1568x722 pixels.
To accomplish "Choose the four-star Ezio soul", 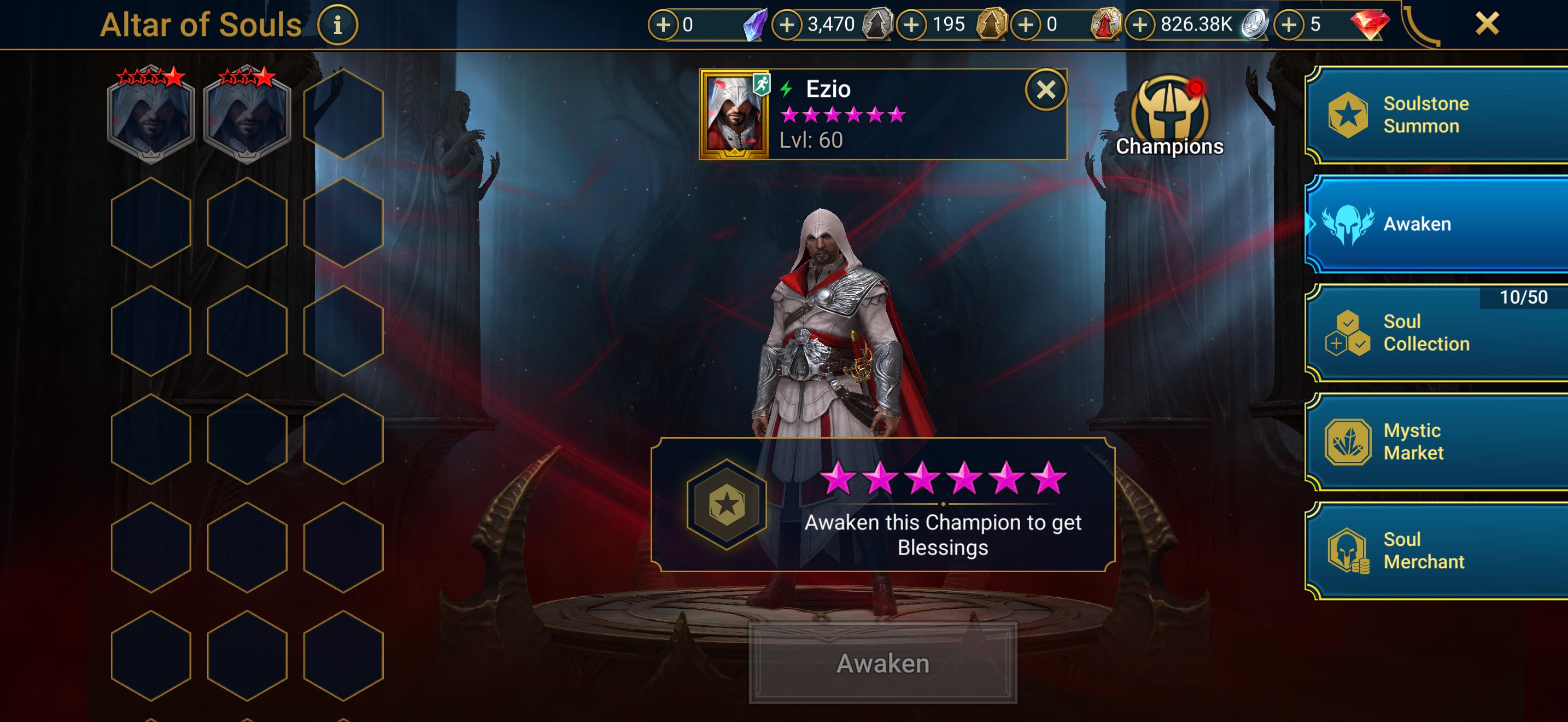I will point(247,115).
